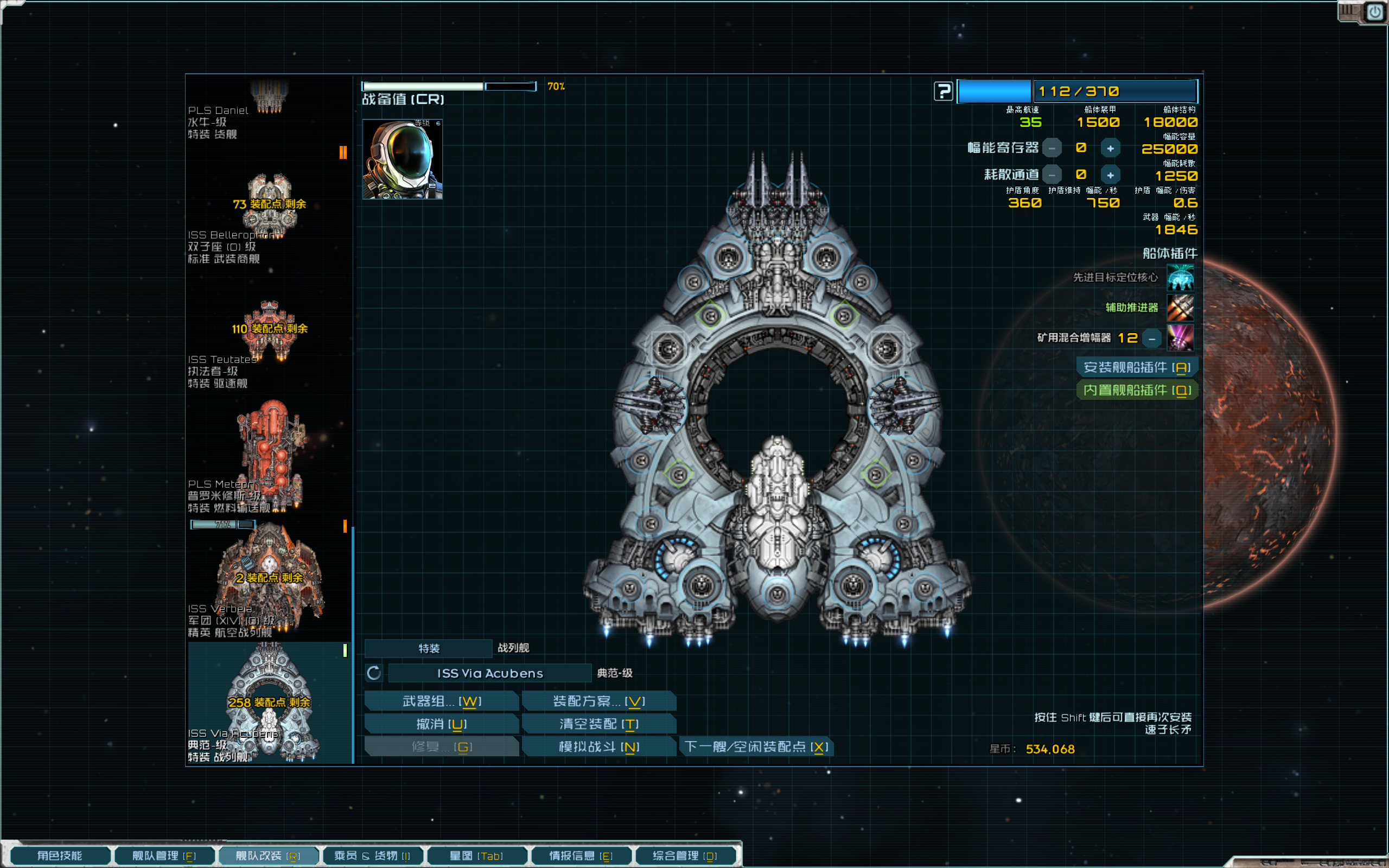This screenshot has height=868, width=1389.
Task: Edit the ISS Via Acubens ship name
Action: coord(489,673)
